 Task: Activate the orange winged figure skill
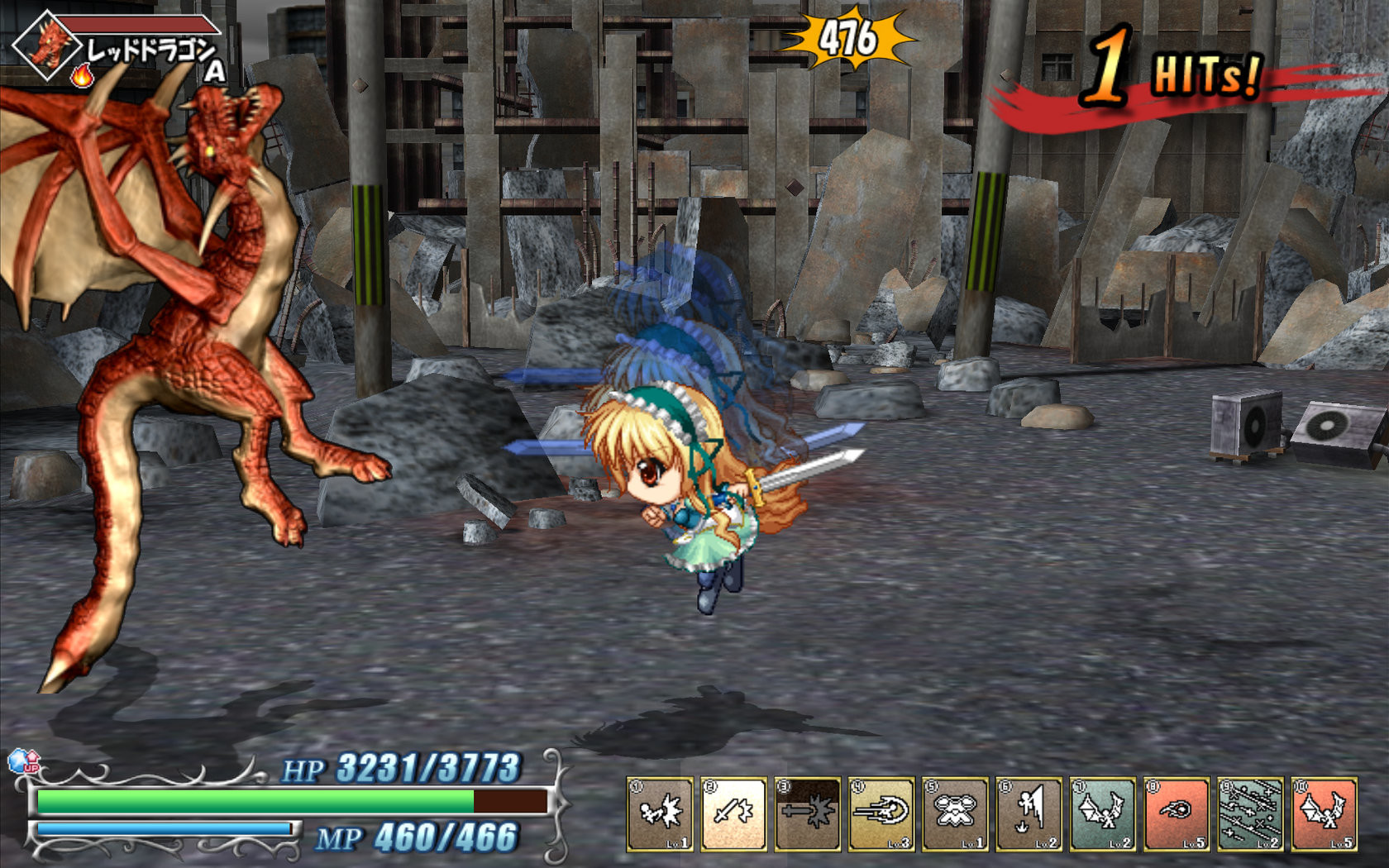1324,814
